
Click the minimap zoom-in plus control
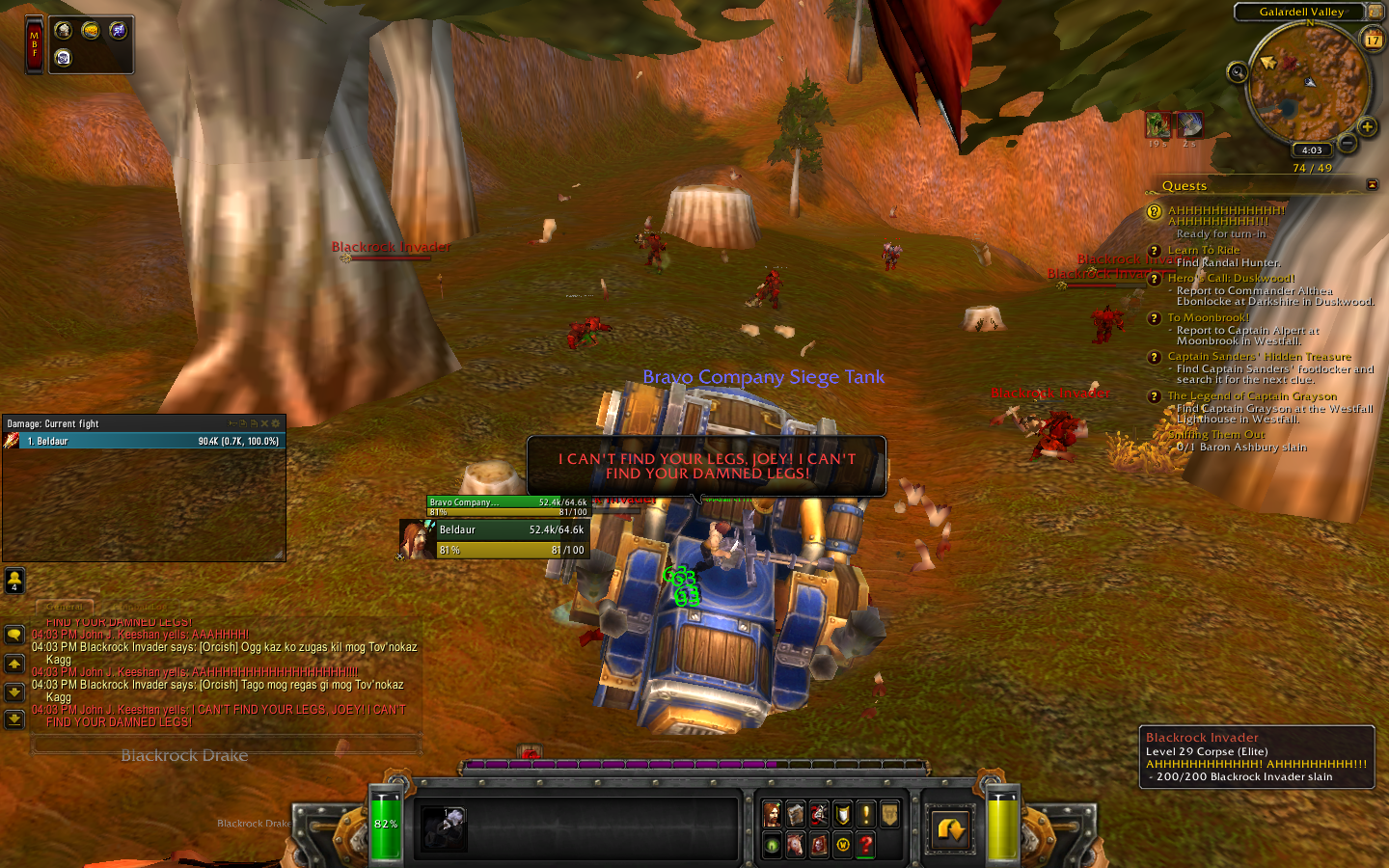1369,126
